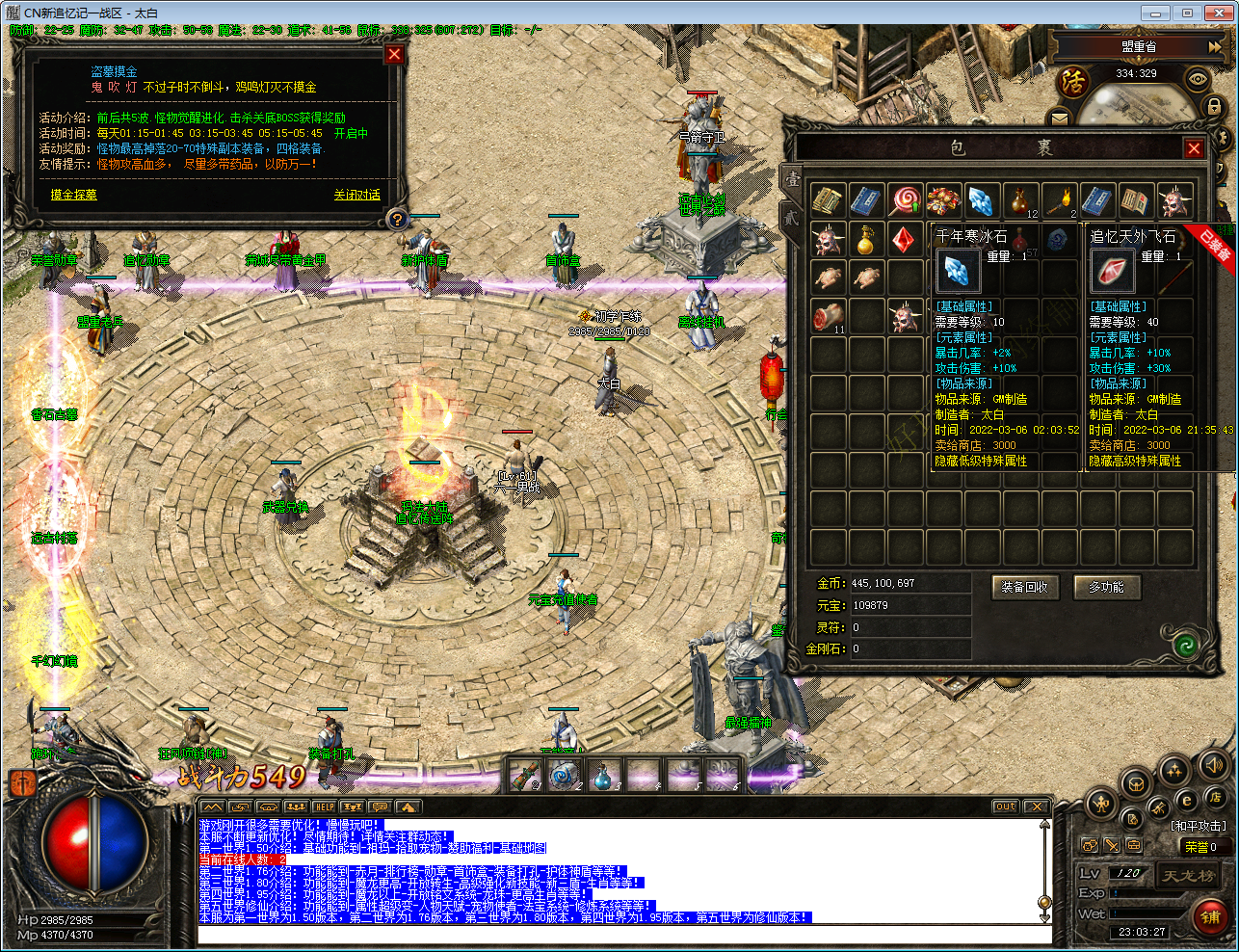Open the red 铺 shop button

(x=1210, y=916)
